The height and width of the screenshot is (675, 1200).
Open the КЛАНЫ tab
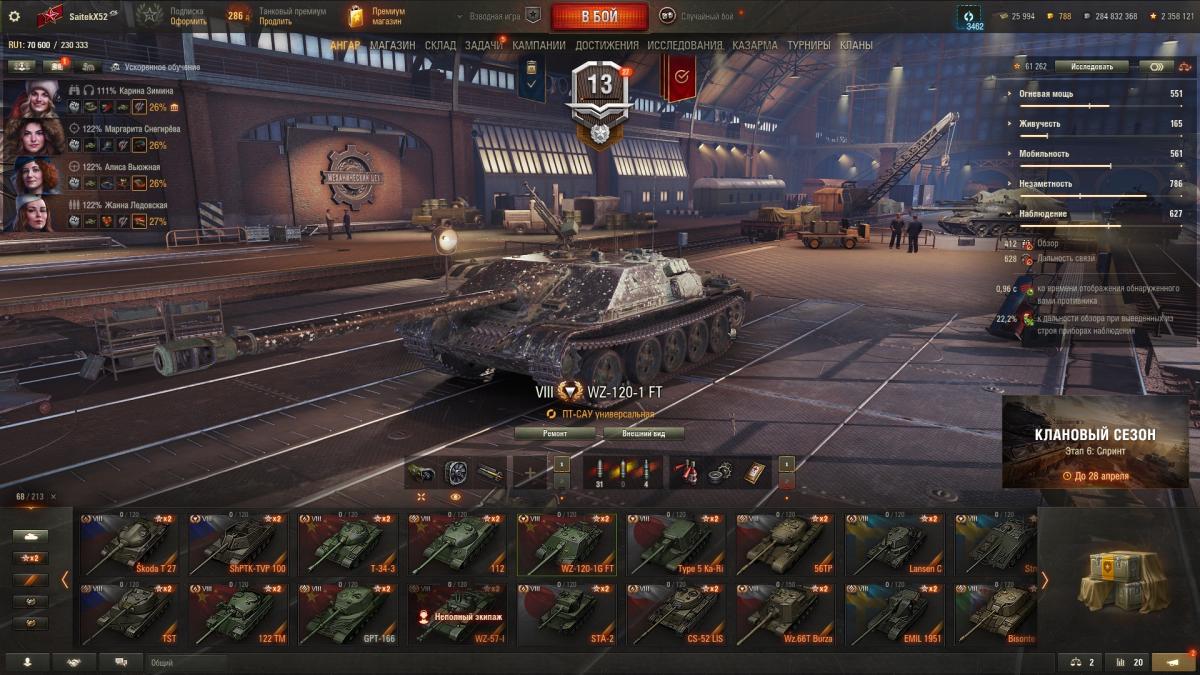856,45
